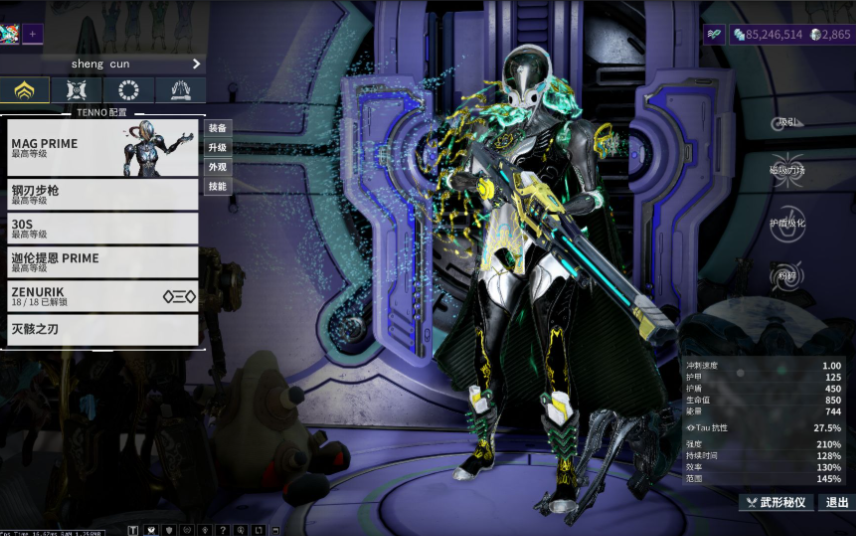Select the 迦伦提恩 PRIME melee slot
The image size is (856, 536).
click(x=102, y=262)
